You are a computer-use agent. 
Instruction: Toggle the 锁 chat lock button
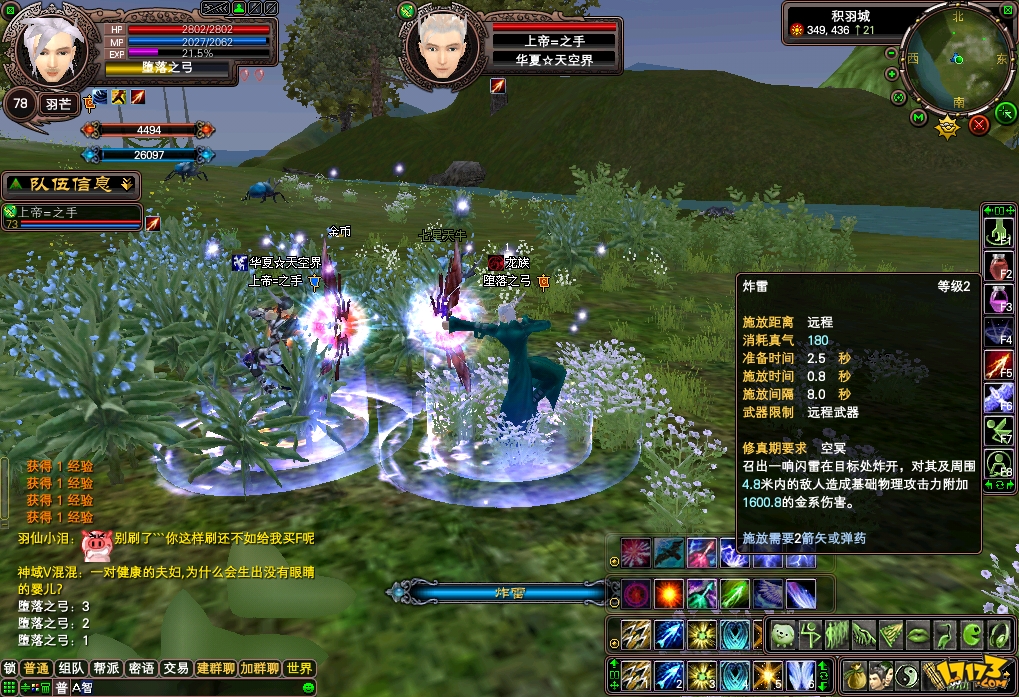10,668
